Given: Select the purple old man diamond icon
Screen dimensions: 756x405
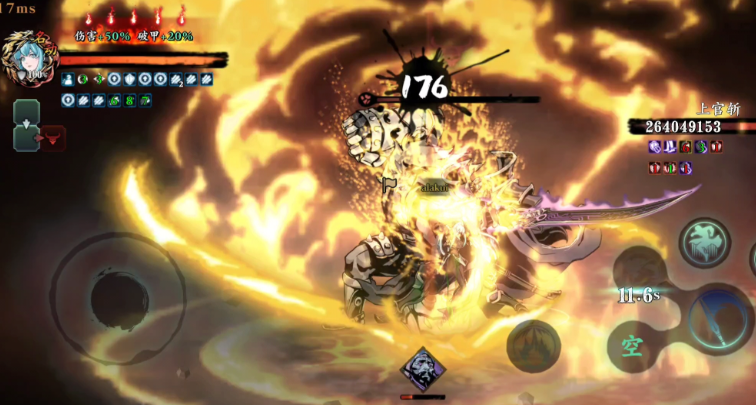Looking at the screenshot, I should click(x=422, y=369).
